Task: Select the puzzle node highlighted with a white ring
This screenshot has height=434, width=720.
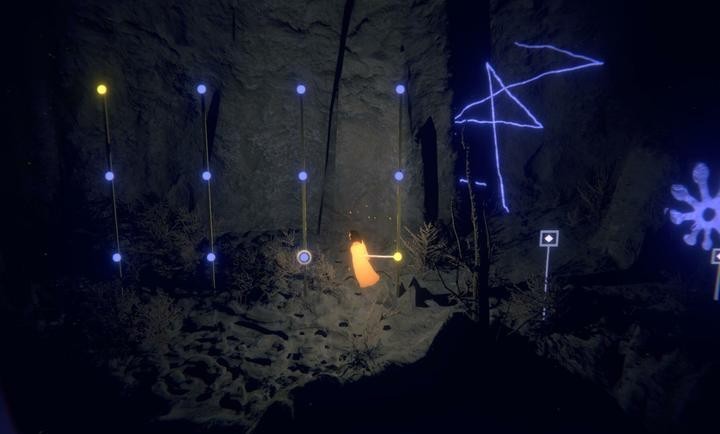Action: (x=304, y=257)
